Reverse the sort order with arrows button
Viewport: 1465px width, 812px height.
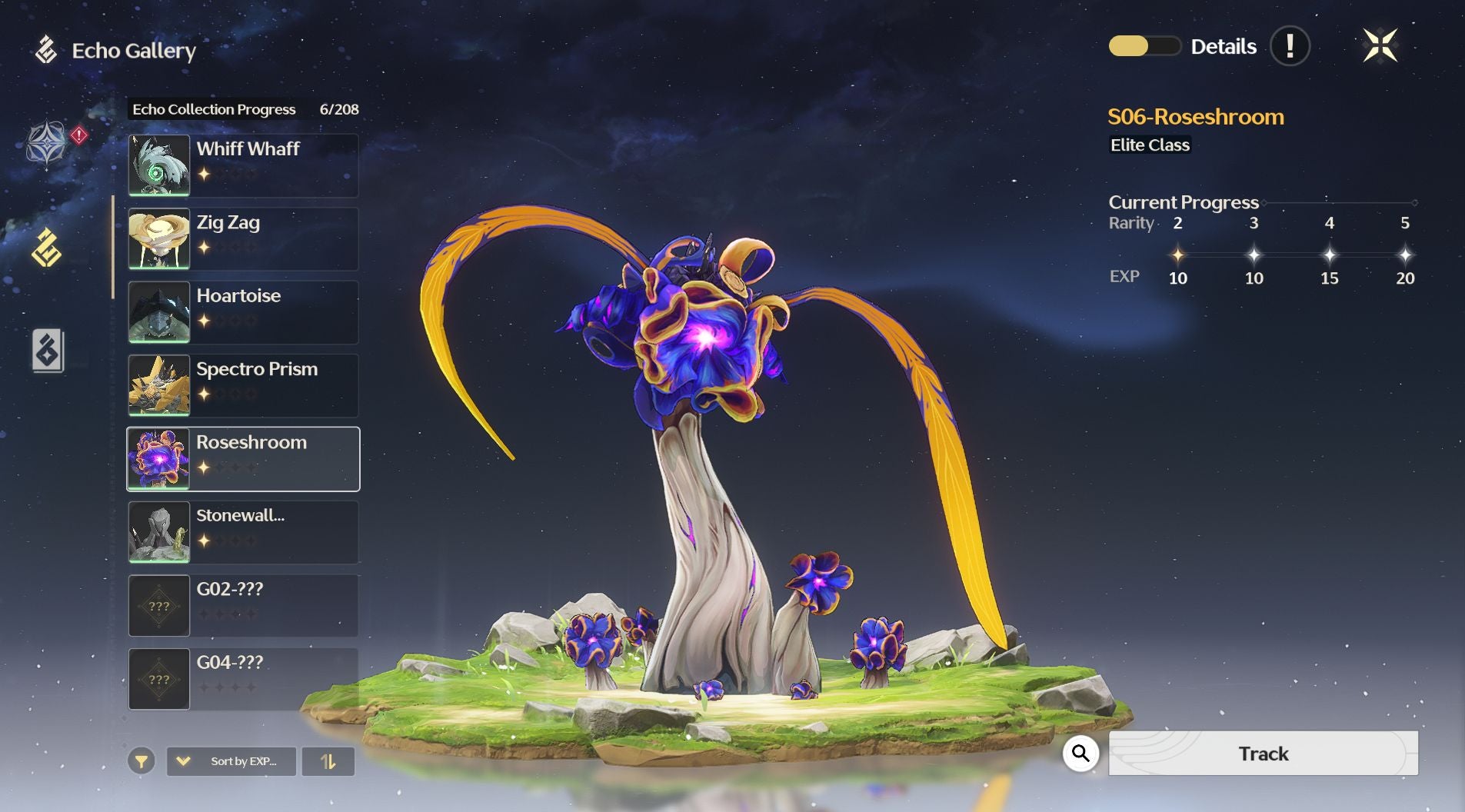[x=328, y=761]
